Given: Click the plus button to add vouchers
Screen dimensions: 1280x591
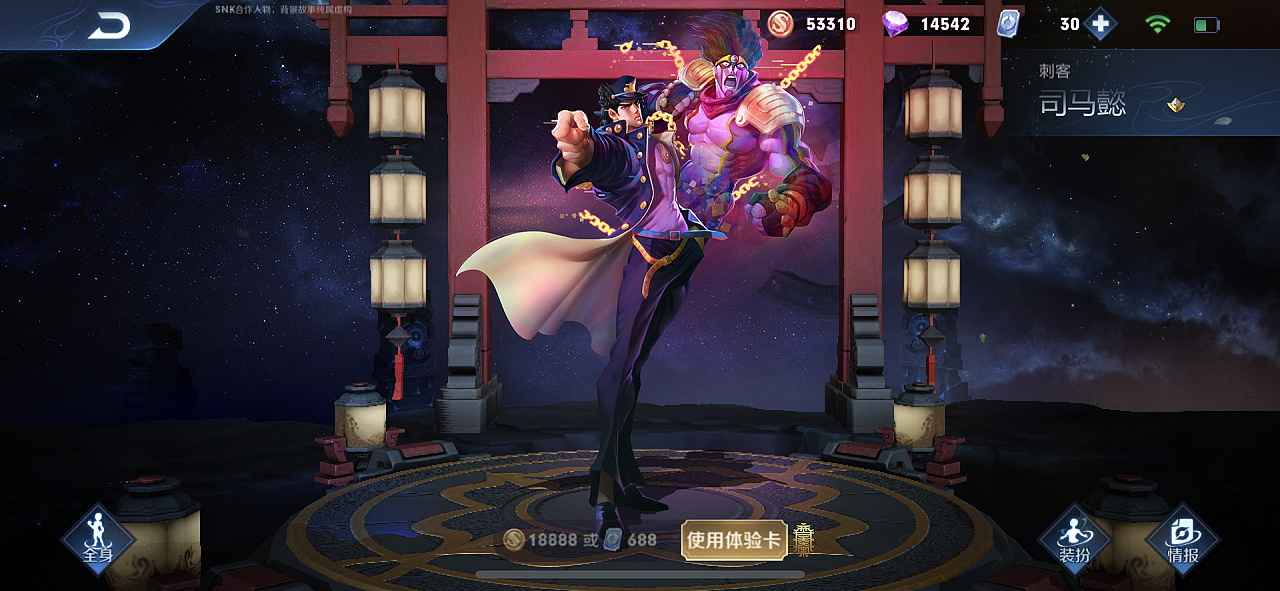Looking at the screenshot, I should (x=1100, y=24).
